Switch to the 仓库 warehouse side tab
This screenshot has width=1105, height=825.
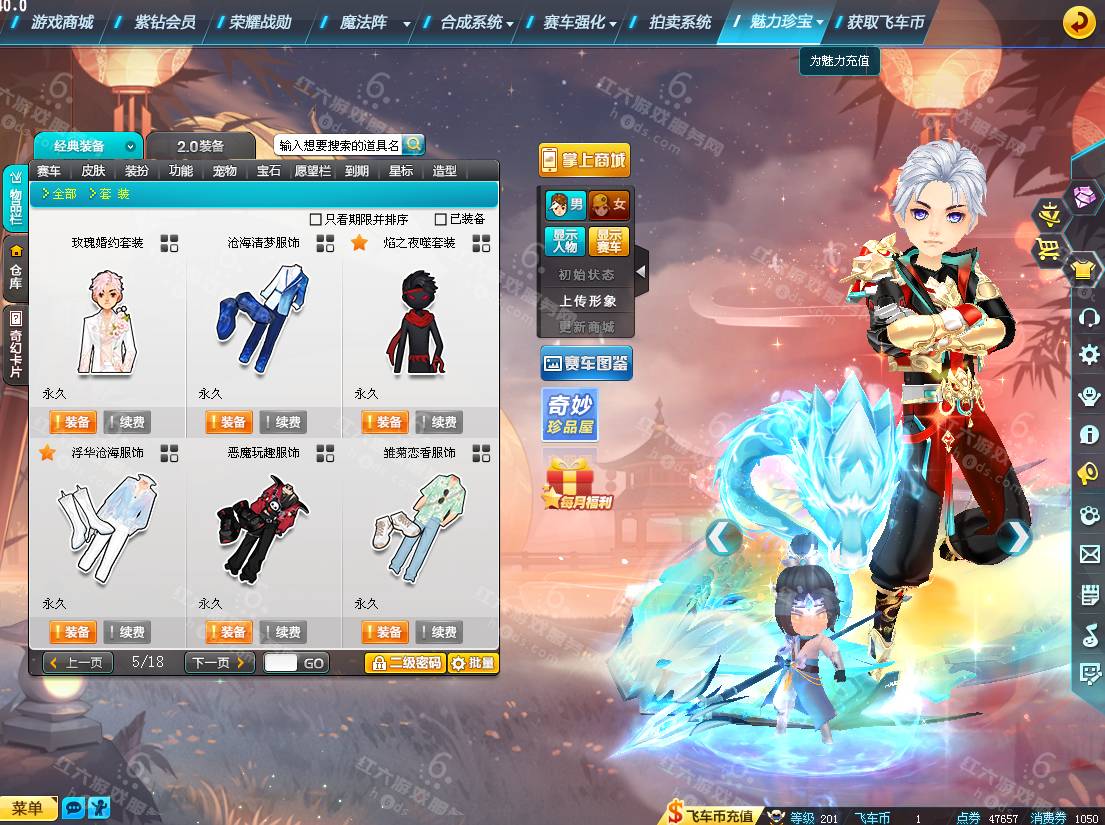click(x=15, y=269)
